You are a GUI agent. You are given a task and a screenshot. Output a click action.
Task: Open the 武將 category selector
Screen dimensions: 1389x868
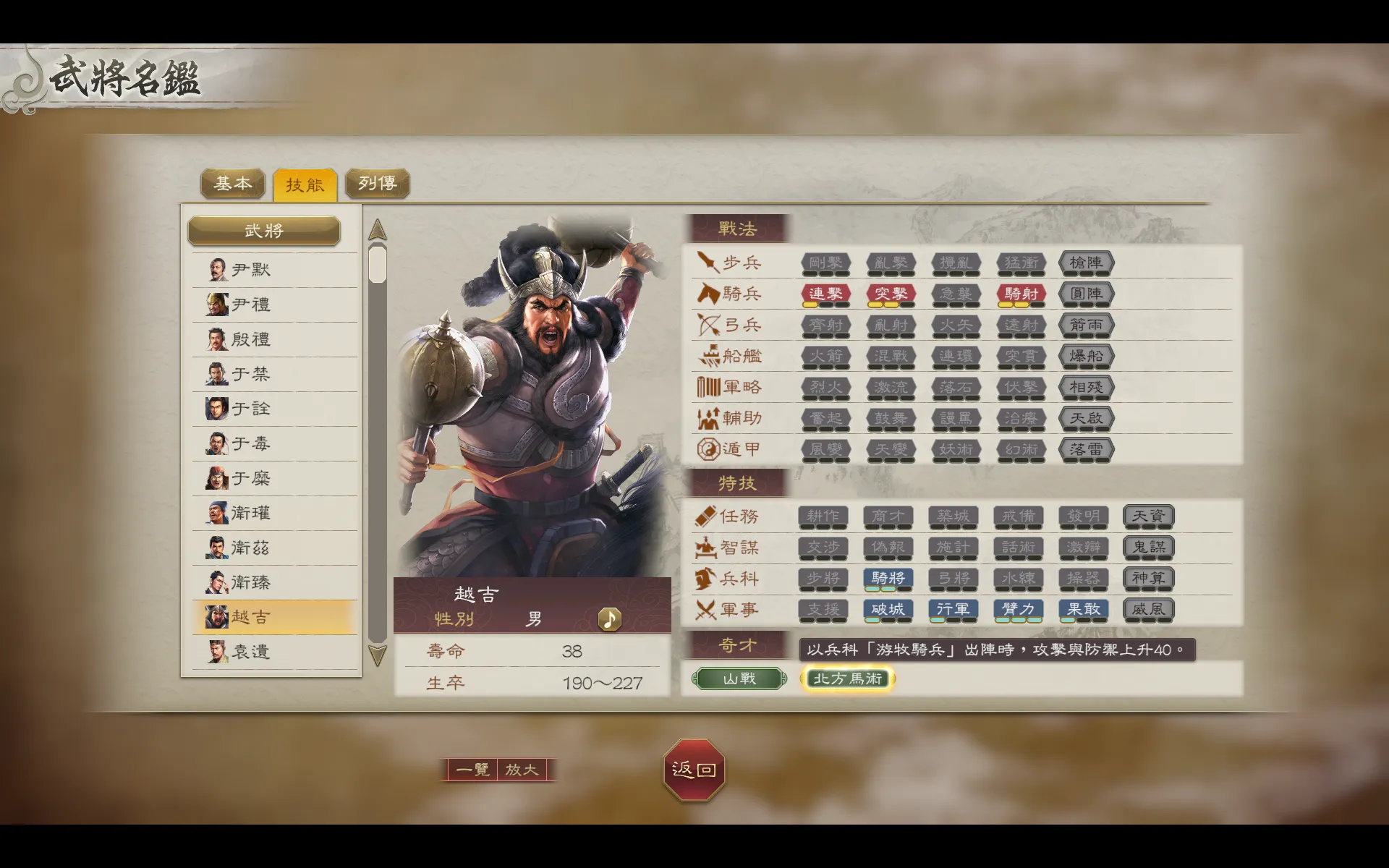point(263,231)
